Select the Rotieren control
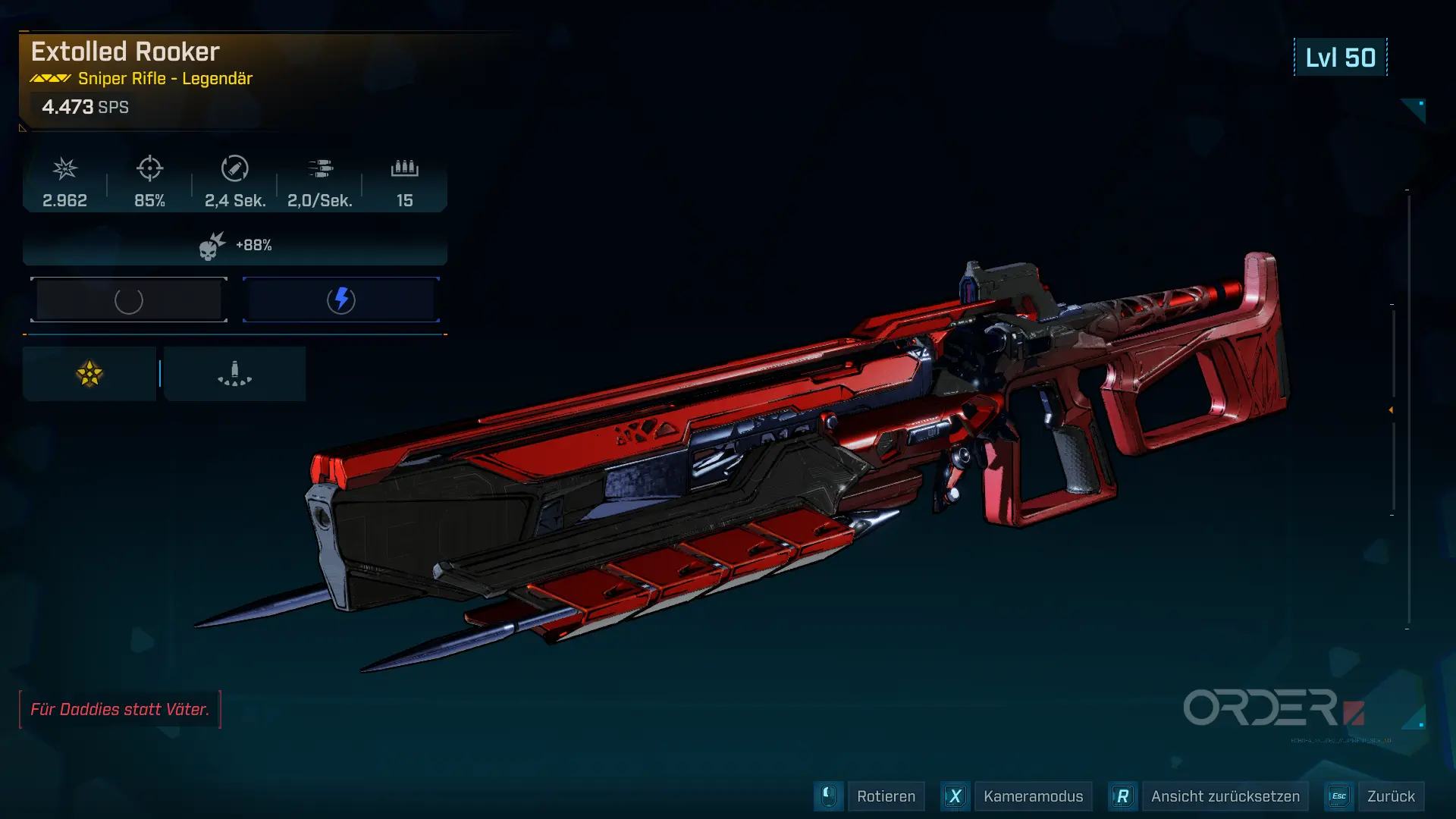This screenshot has height=819, width=1456. click(885, 796)
